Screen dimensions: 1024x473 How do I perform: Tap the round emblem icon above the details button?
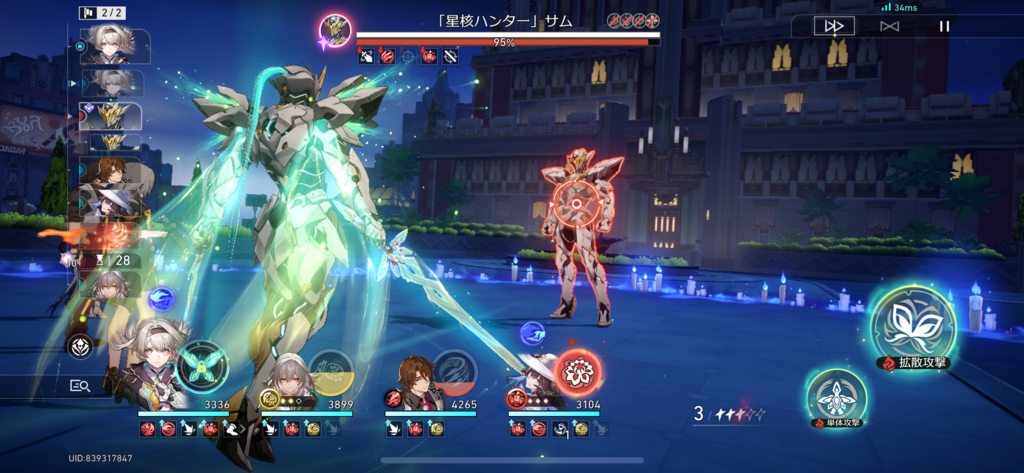[x=80, y=346]
